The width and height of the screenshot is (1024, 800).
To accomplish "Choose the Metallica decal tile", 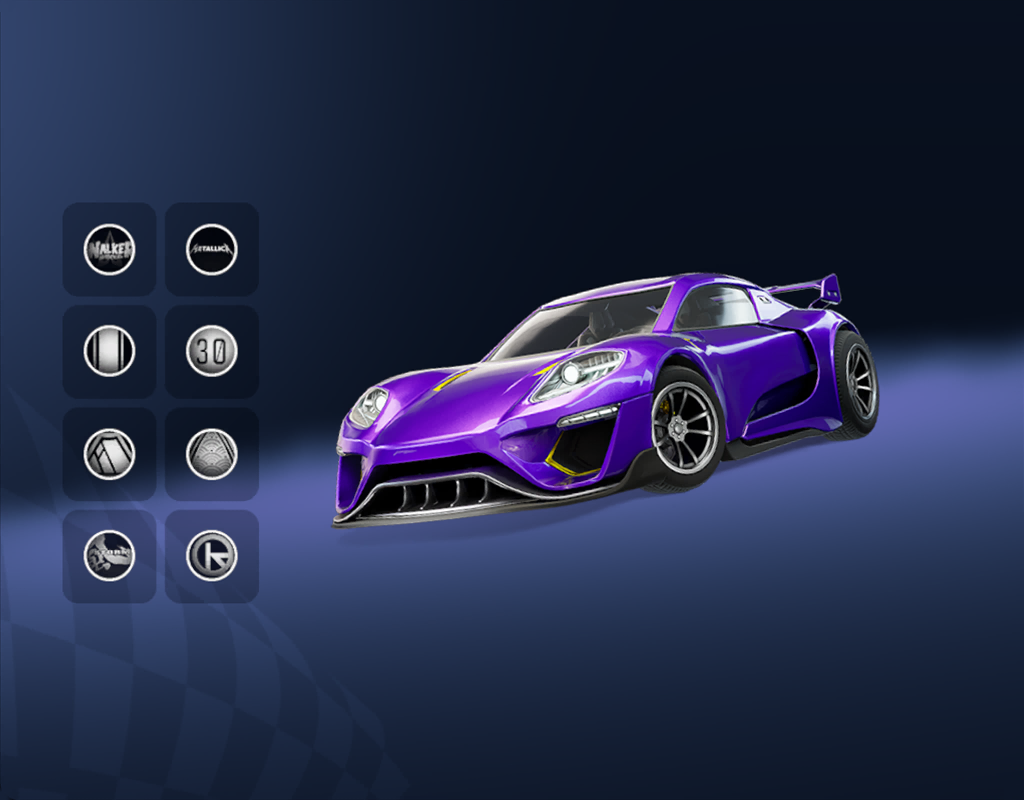I will point(212,249).
